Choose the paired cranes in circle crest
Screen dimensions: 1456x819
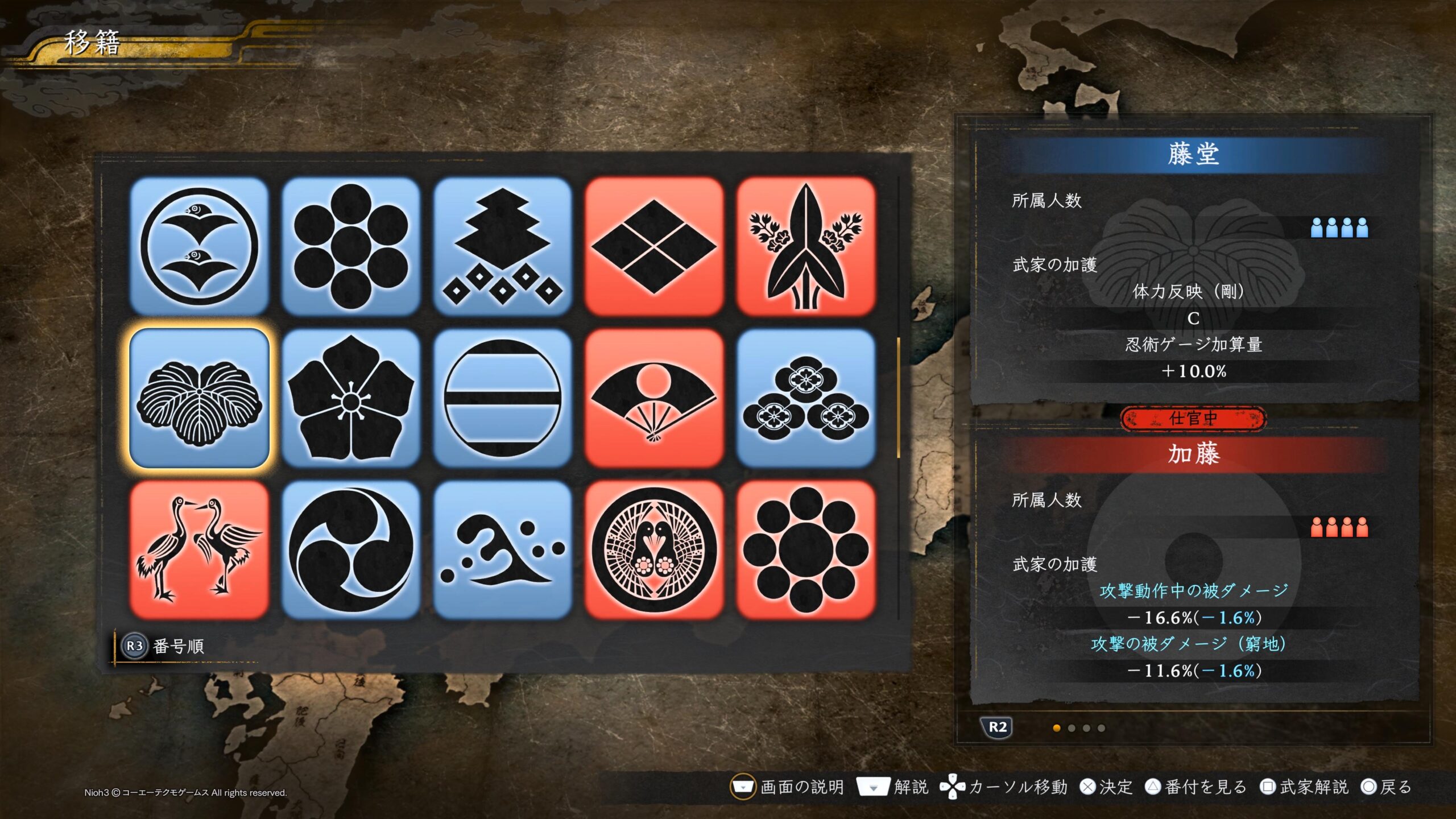654,550
